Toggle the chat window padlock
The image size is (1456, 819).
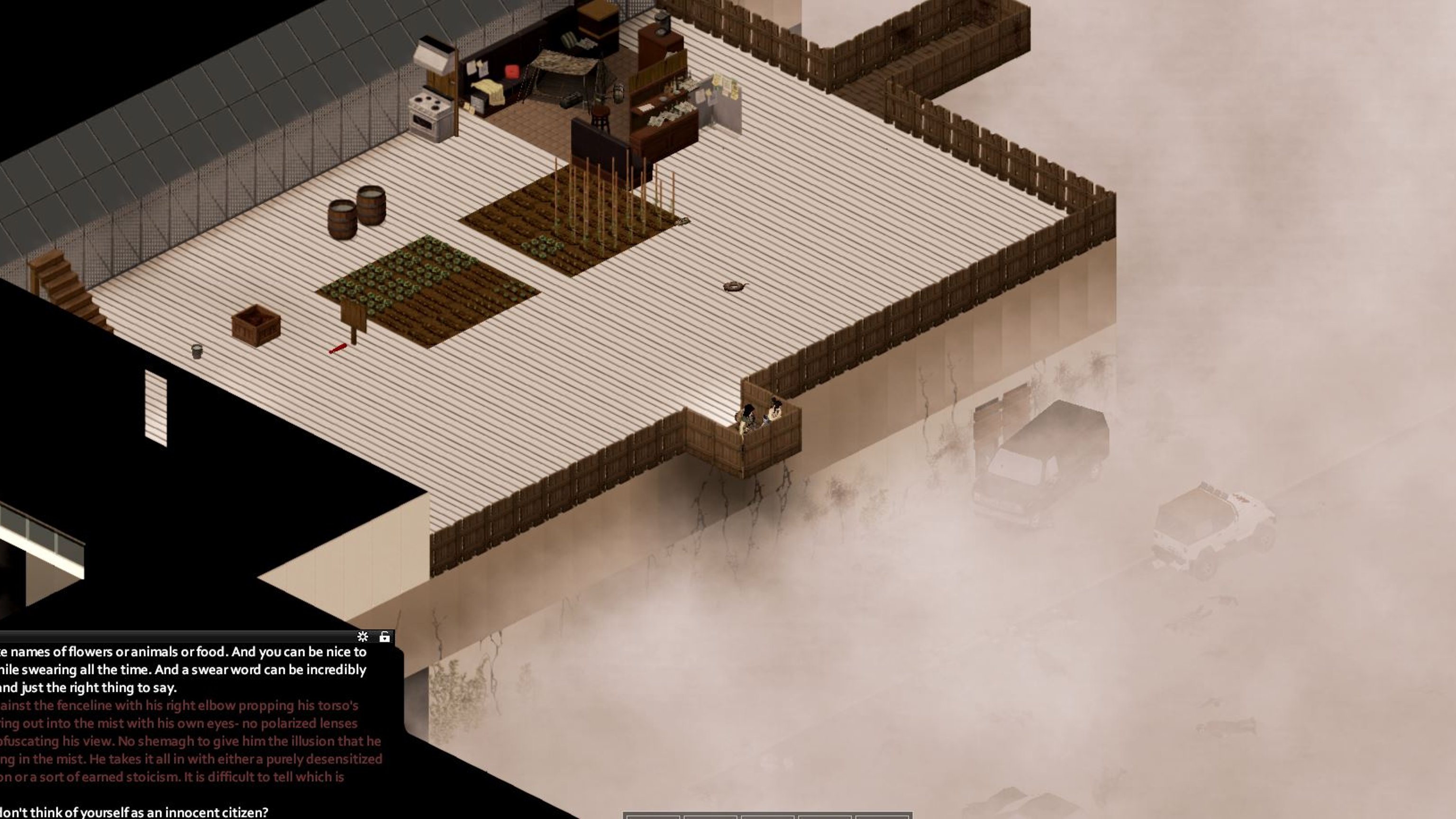tap(384, 637)
